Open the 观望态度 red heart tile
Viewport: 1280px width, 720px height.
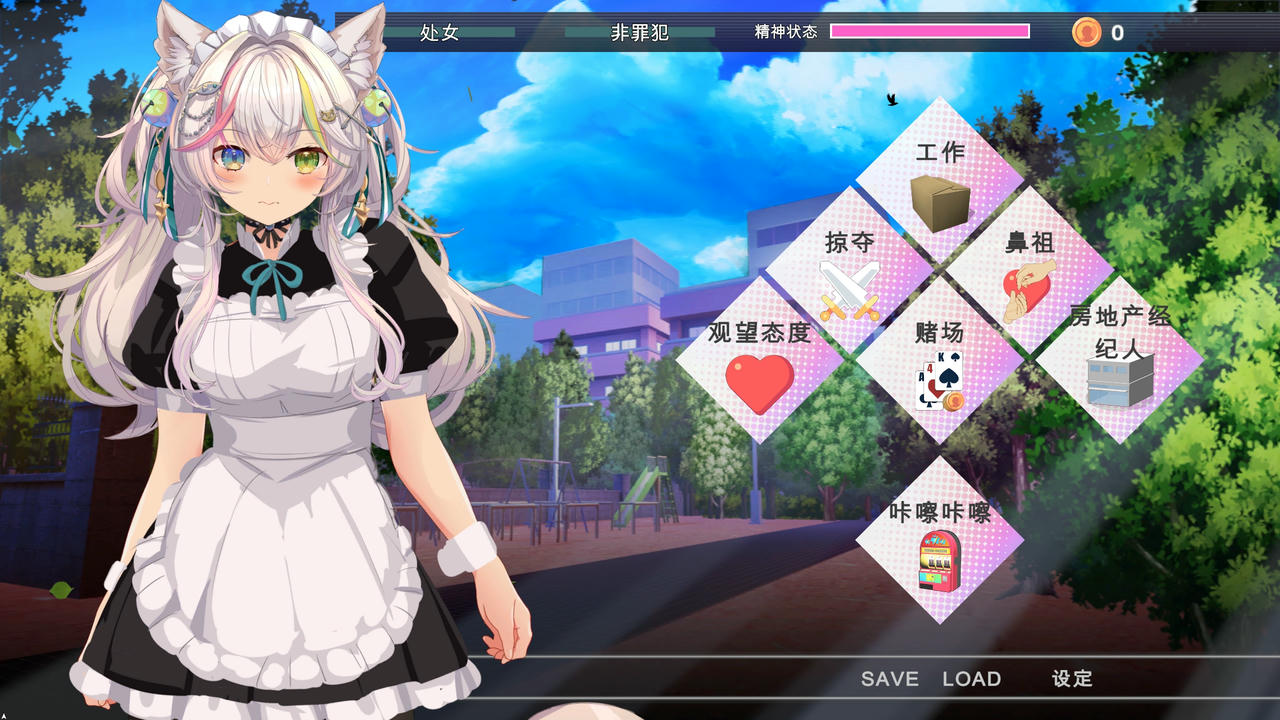click(x=759, y=360)
